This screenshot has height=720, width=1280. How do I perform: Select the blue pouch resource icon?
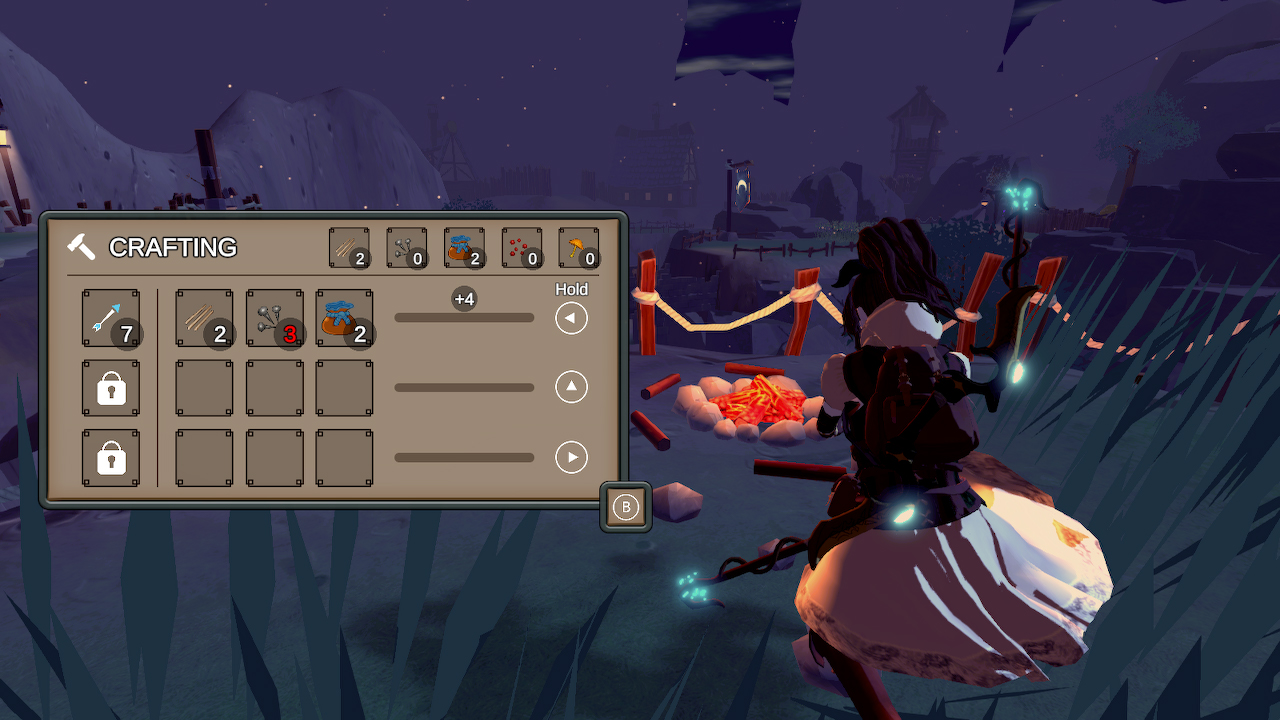pos(464,248)
